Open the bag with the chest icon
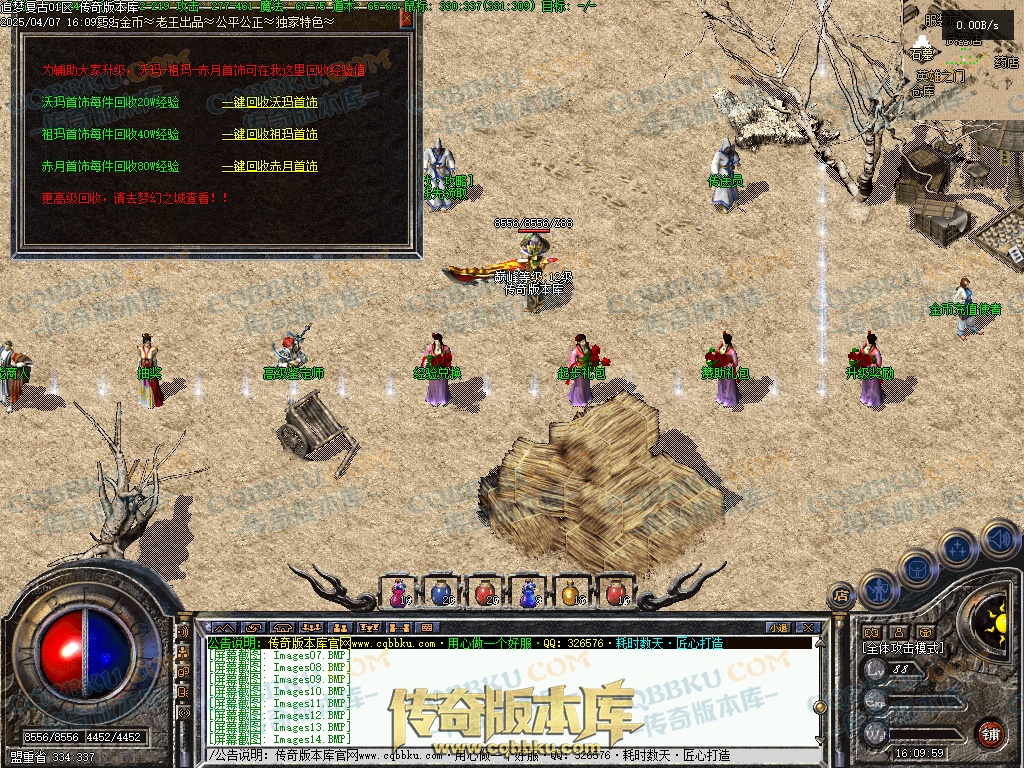The image size is (1024, 768). [915, 566]
